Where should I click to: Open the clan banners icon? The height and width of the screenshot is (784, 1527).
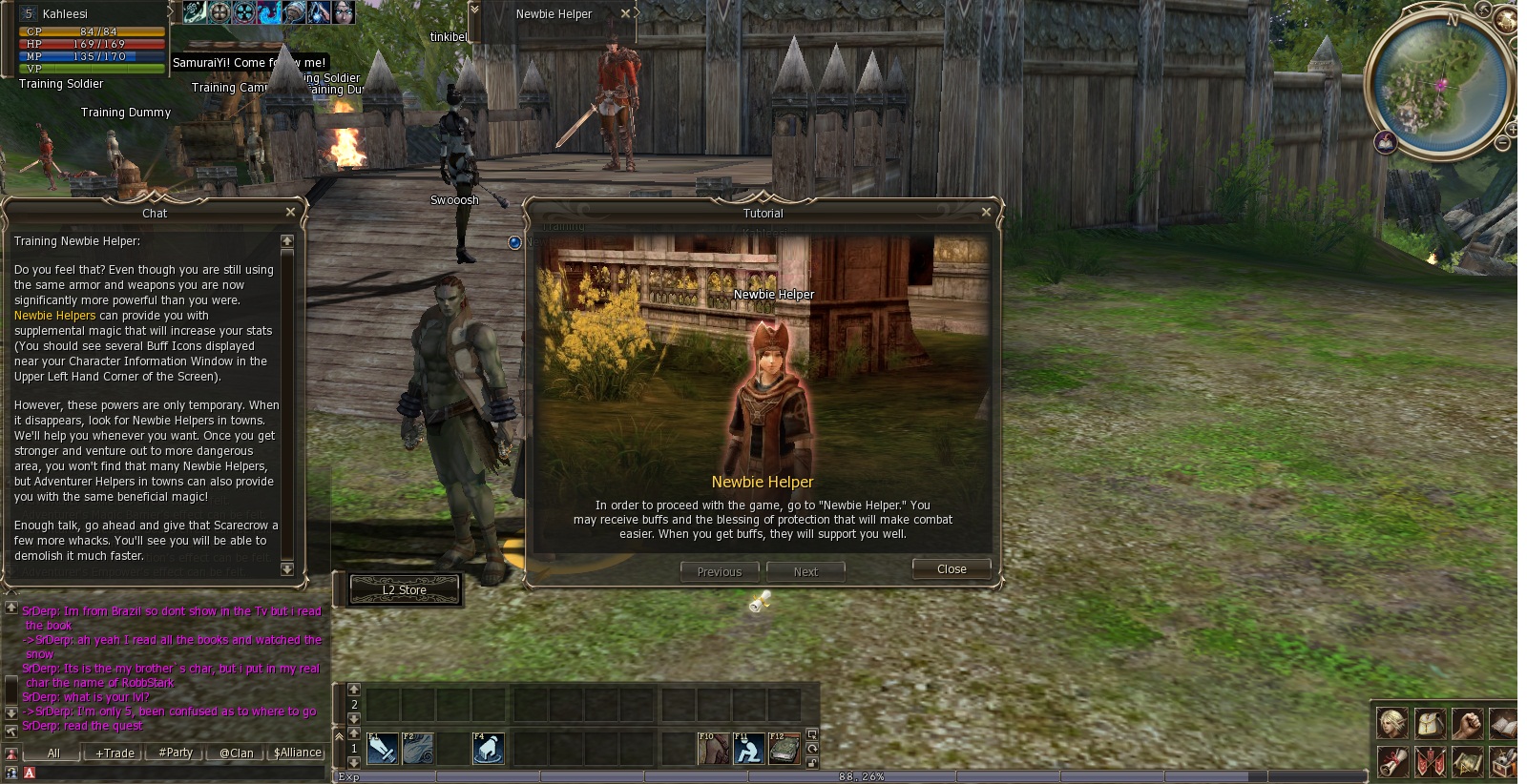pyautogui.click(x=1430, y=762)
